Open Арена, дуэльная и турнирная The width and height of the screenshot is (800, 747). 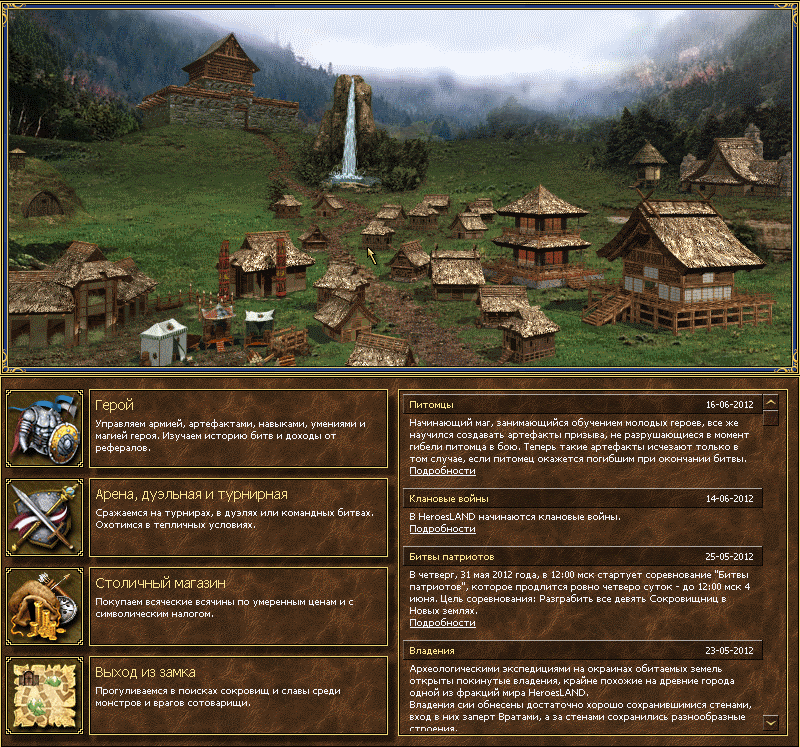[x=191, y=494]
